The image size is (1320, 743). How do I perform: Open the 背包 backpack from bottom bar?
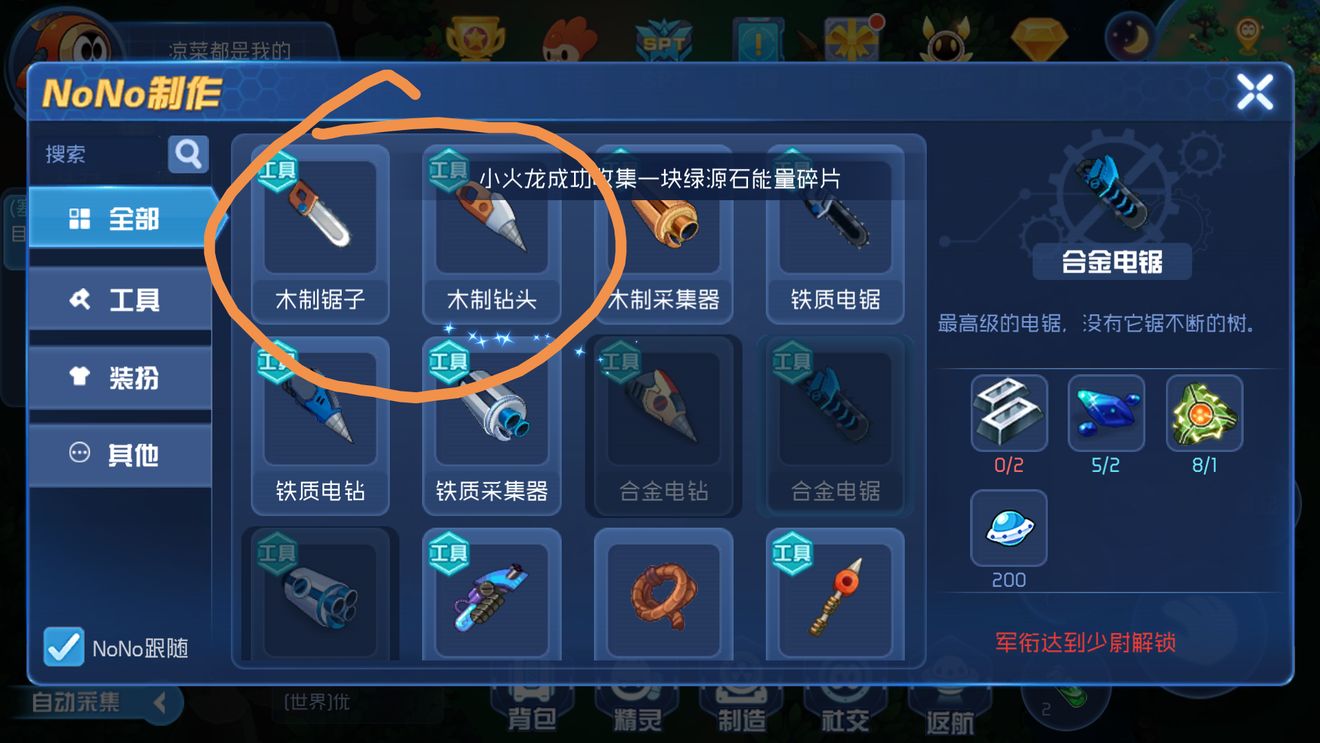[x=533, y=710]
